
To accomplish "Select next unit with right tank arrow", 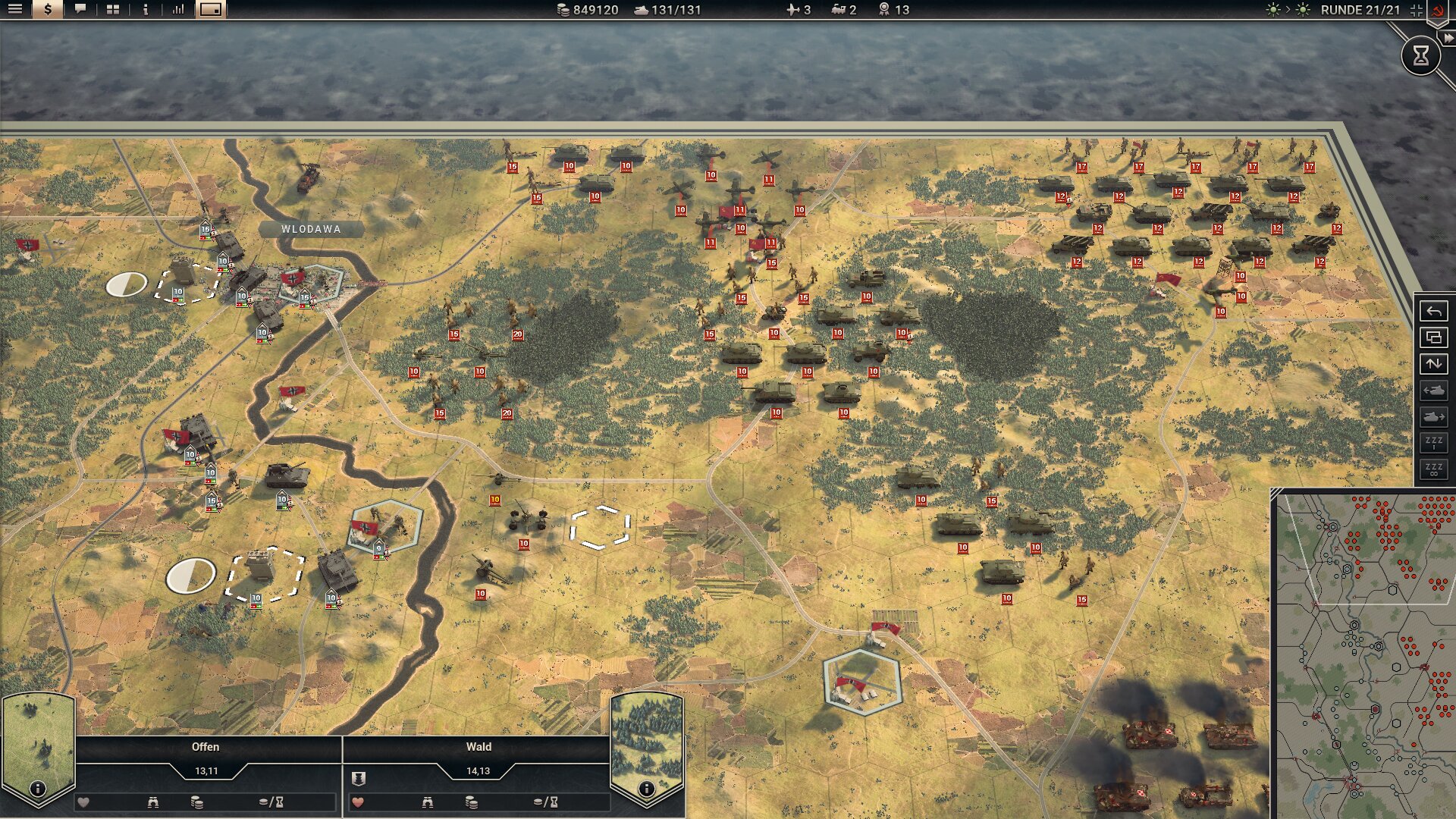I will pos(1433,417).
